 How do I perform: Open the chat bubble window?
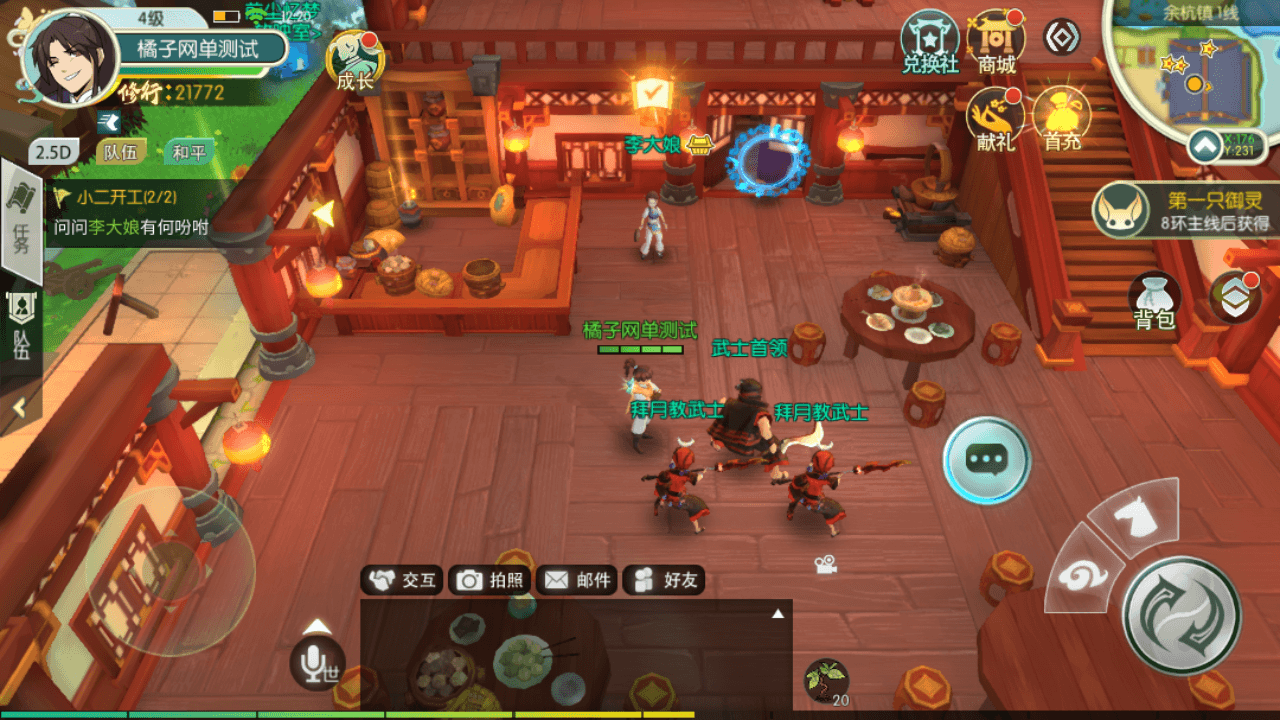click(988, 460)
